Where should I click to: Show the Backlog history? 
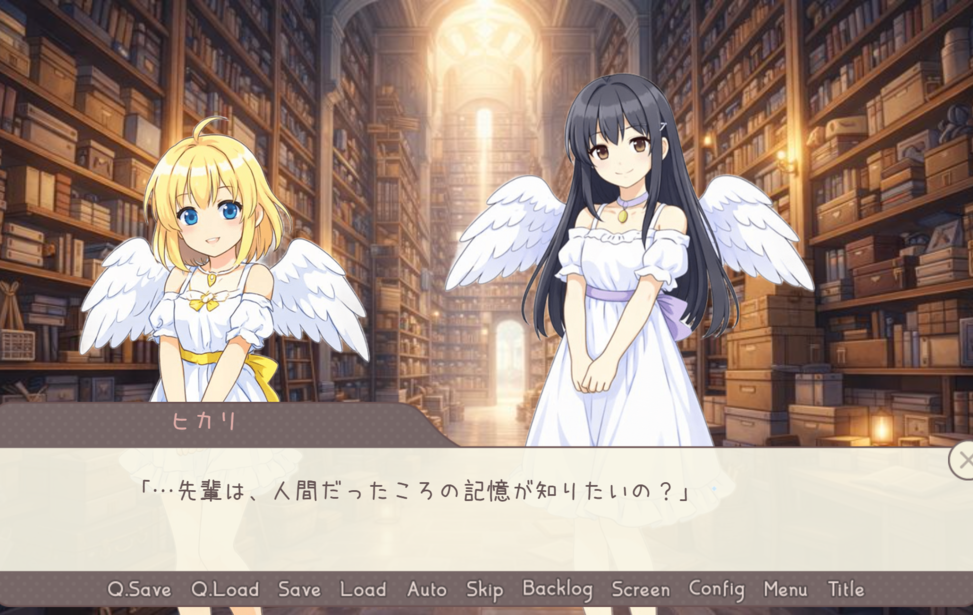(557, 589)
